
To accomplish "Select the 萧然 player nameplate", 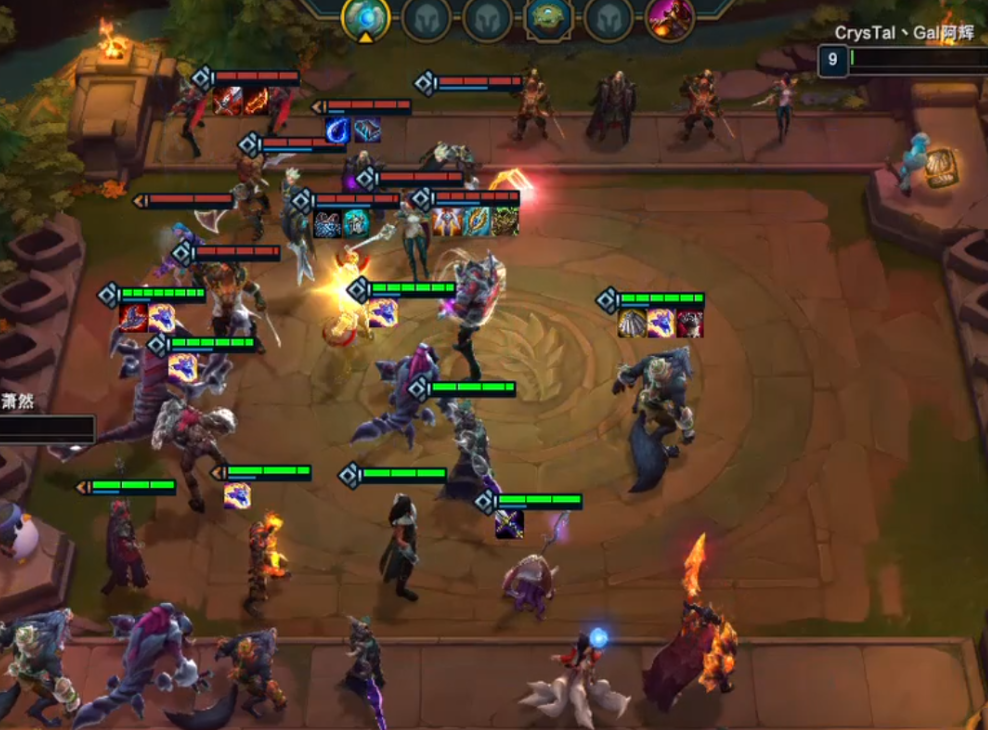I will (x=19, y=401).
